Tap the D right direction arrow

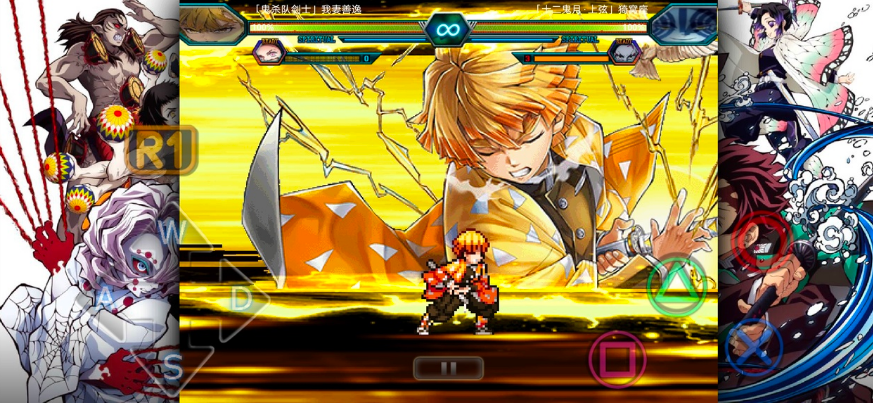click(240, 298)
